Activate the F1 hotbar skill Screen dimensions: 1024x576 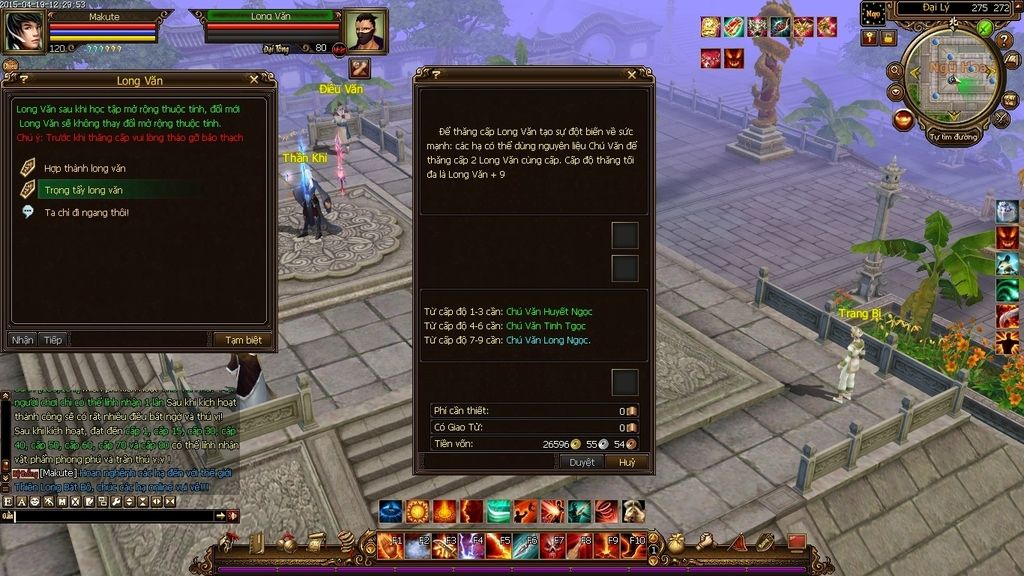click(391, 546)
